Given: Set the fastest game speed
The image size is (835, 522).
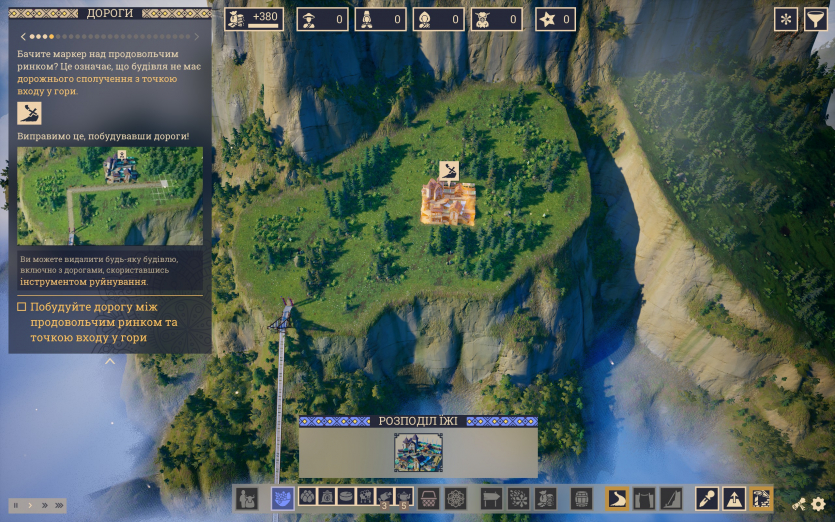Looking at the screenshot, I should (59, 505).
